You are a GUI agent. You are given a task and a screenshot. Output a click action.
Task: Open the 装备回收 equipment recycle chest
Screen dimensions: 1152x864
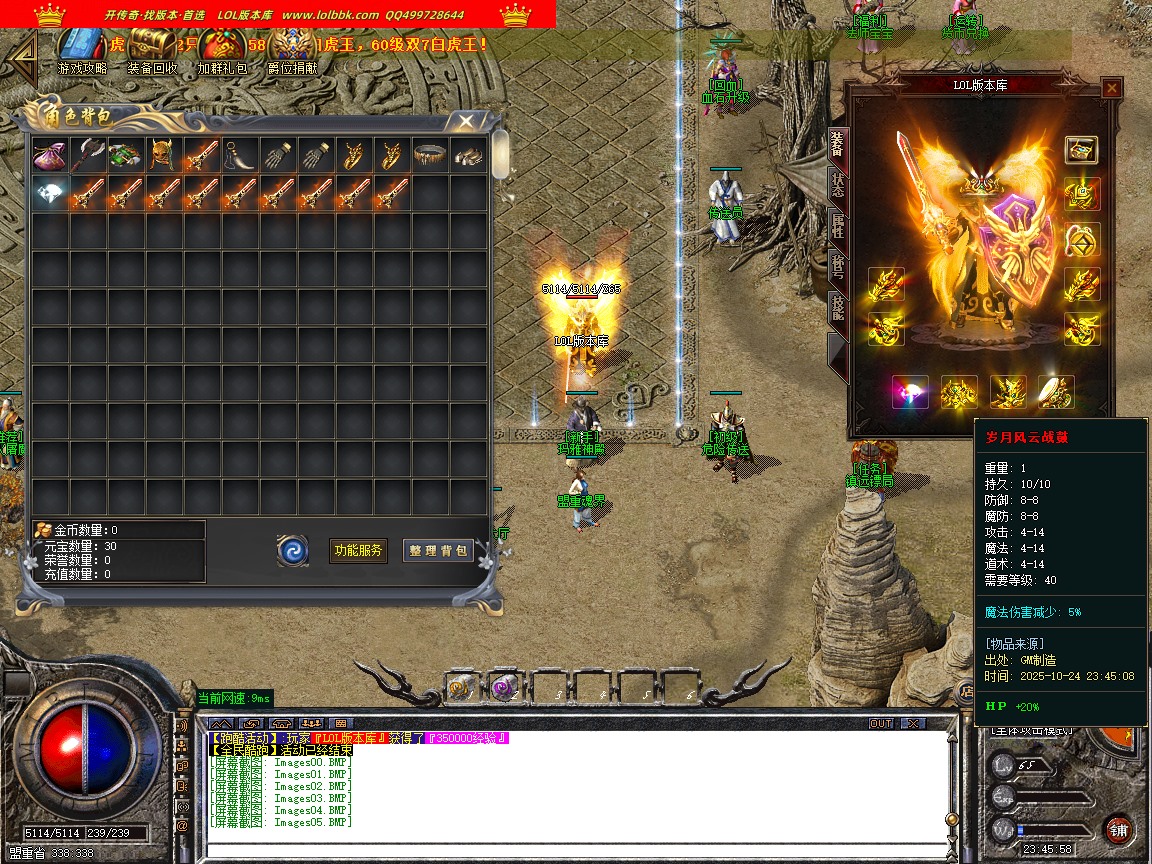click(153, 46)
